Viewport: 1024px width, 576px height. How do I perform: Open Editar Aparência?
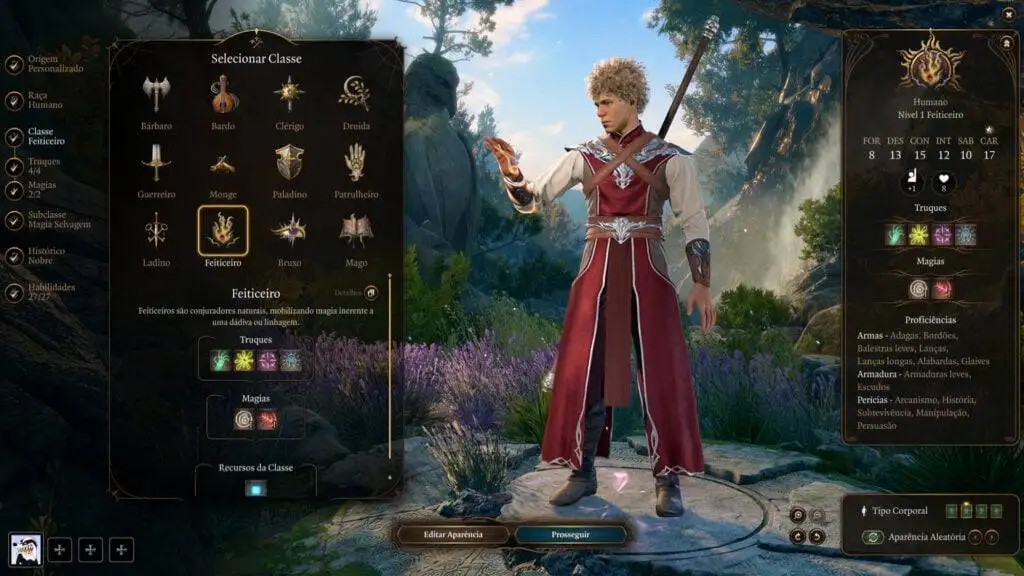pos(454,535)
